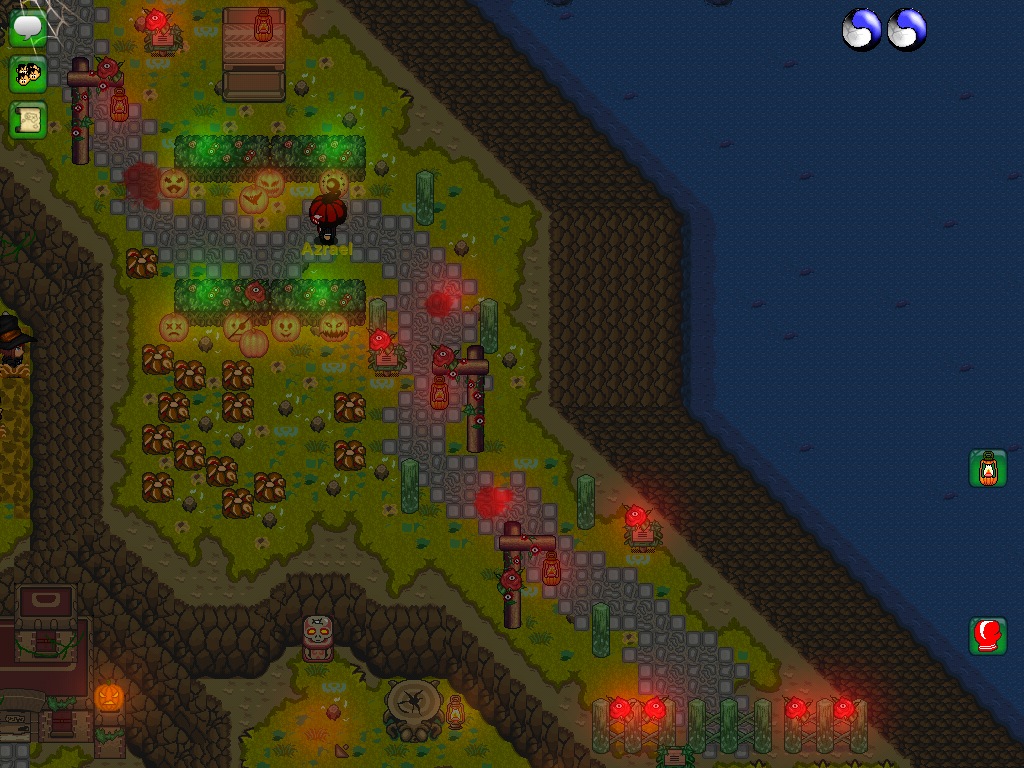Tap the red glove grab button

tap(988, 636)
